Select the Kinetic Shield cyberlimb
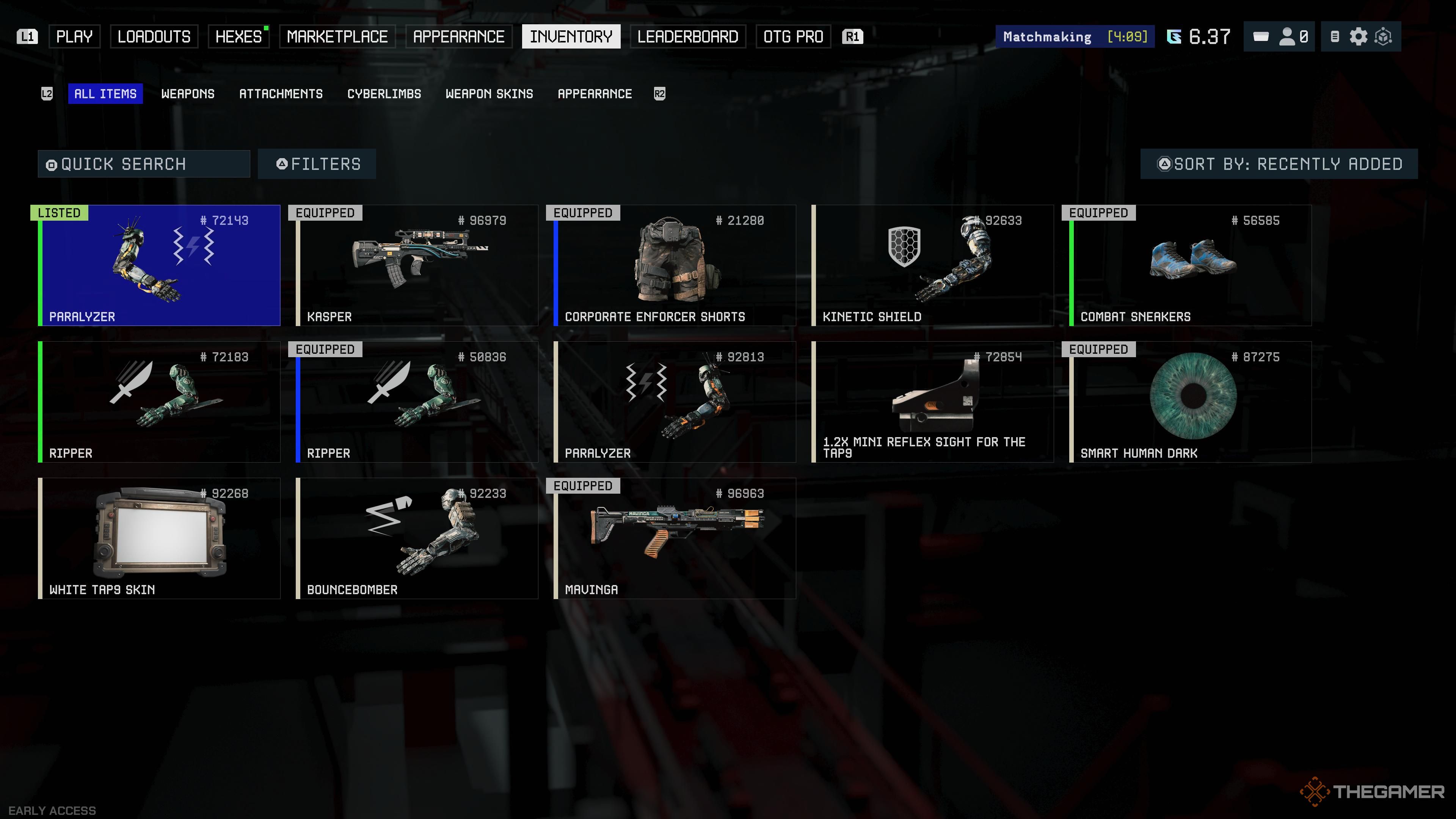Viewport: 1456px width, 819px height. click(x=933, y=266)
